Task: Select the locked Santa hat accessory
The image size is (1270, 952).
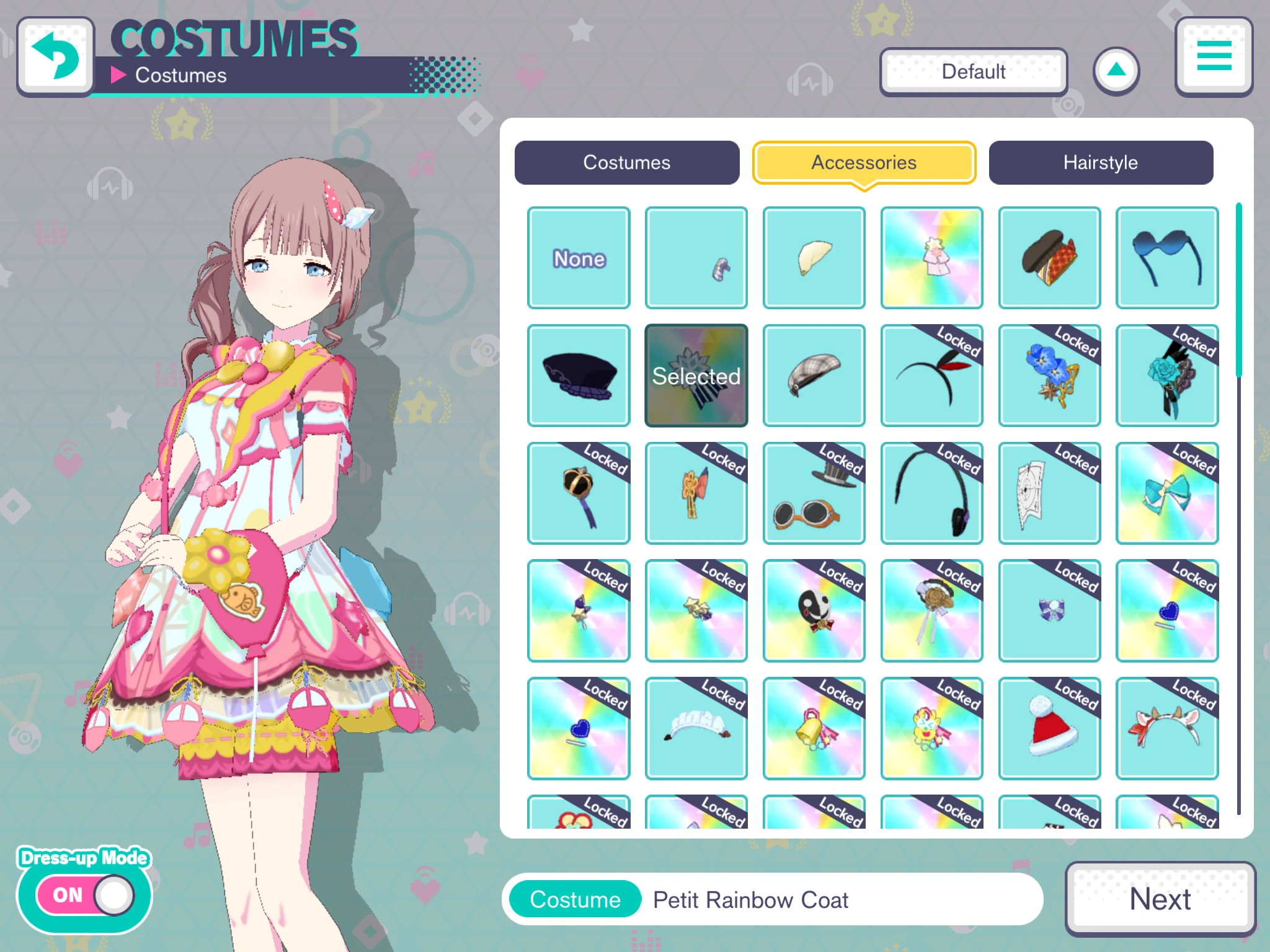Action: click(1049, 728)
